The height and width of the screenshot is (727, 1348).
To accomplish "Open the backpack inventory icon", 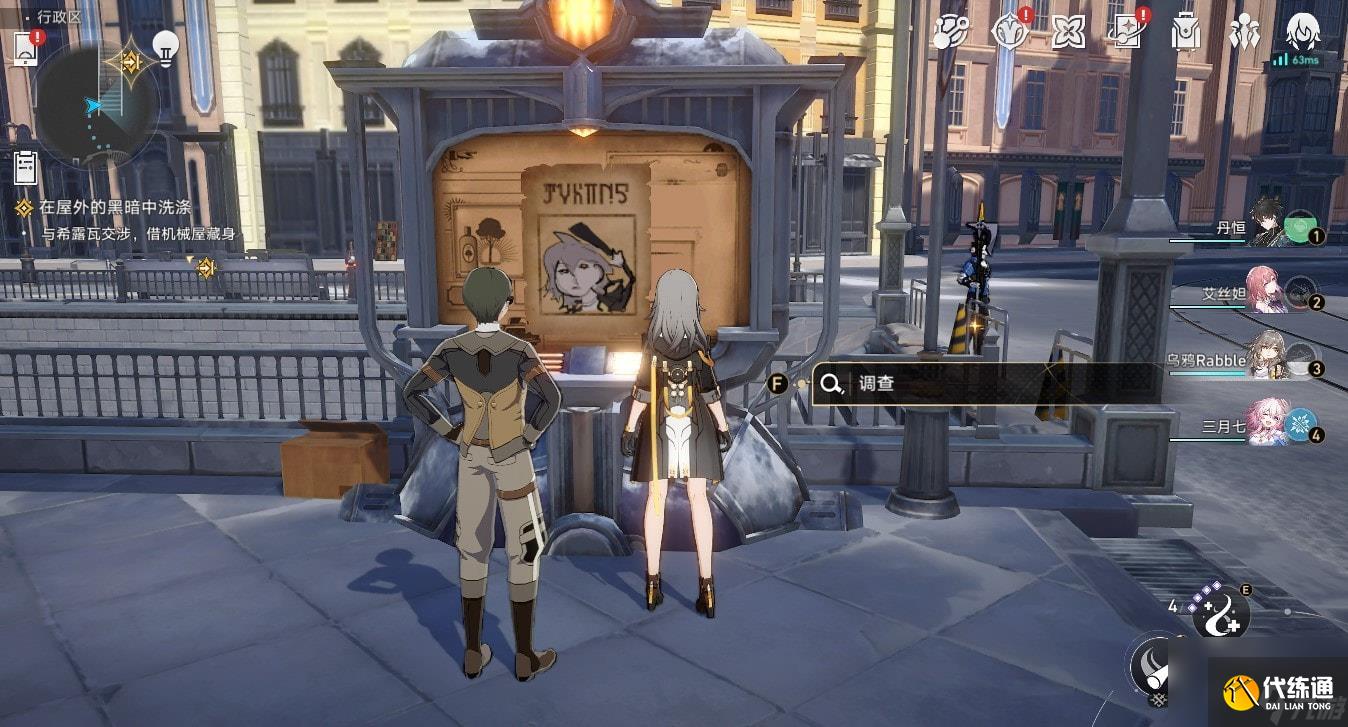I will click(x=1186, y=32).
